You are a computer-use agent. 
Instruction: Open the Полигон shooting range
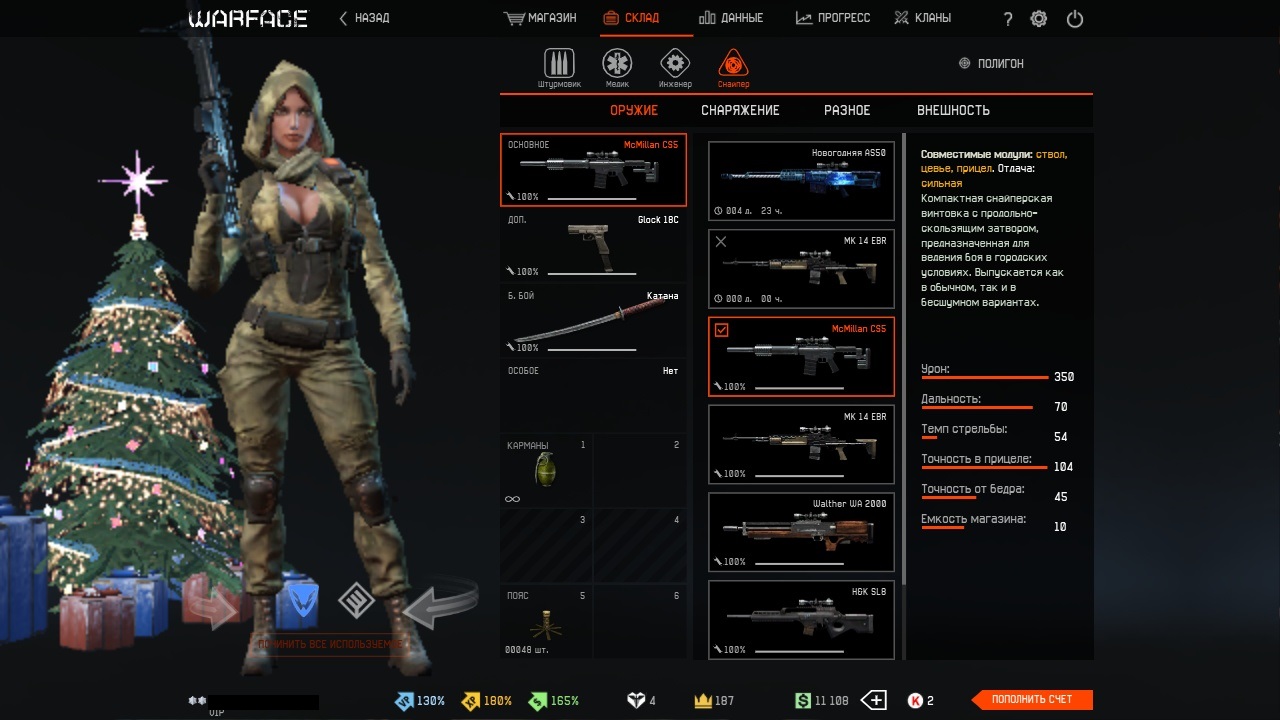991,63
